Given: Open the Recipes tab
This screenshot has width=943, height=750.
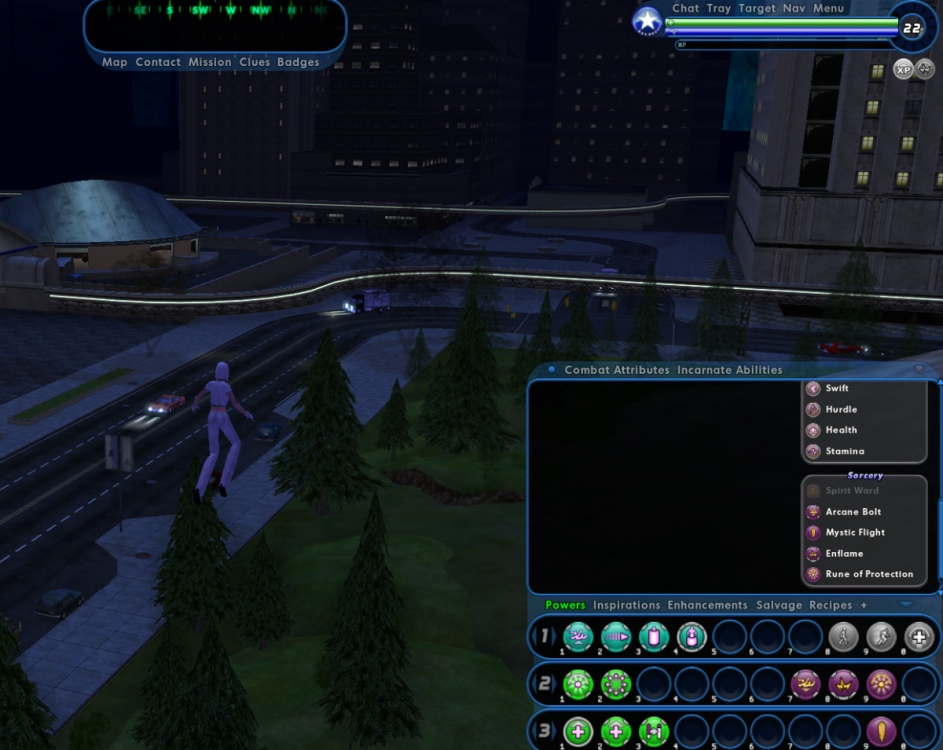Looking at the screenshot, I should tap(830, 605).
